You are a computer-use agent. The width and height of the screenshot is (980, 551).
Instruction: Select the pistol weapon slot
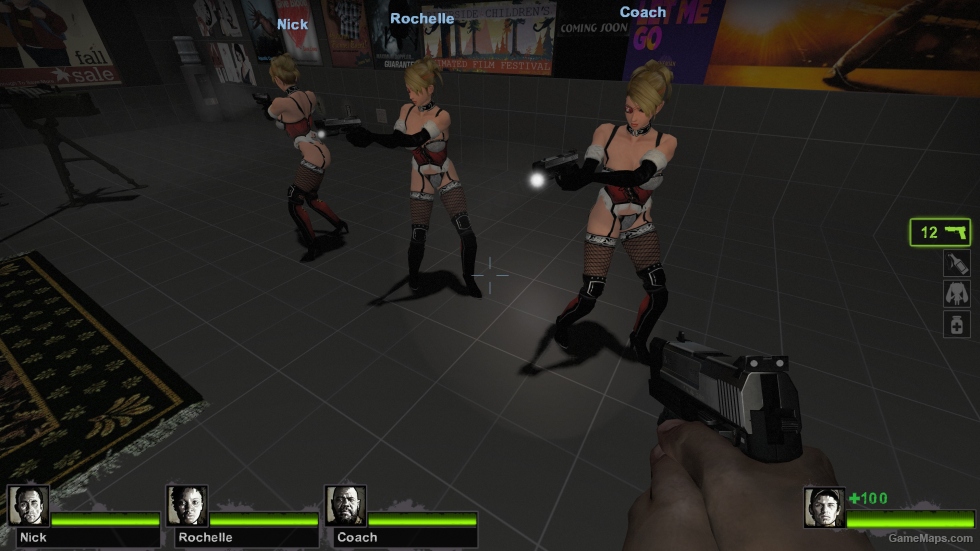pos(940,233)
